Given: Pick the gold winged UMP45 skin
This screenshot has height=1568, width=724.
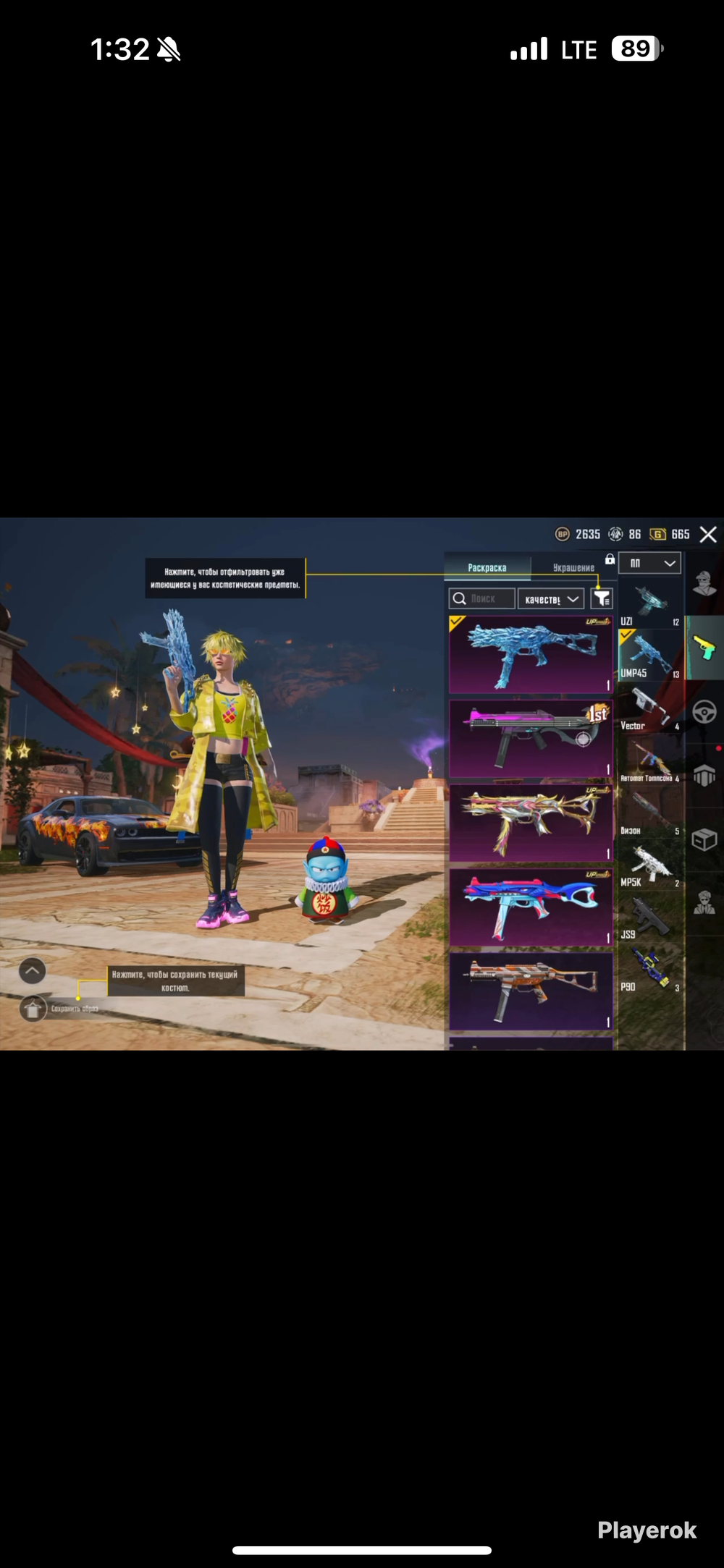Looking at the screenshot, I should [531, 823].
